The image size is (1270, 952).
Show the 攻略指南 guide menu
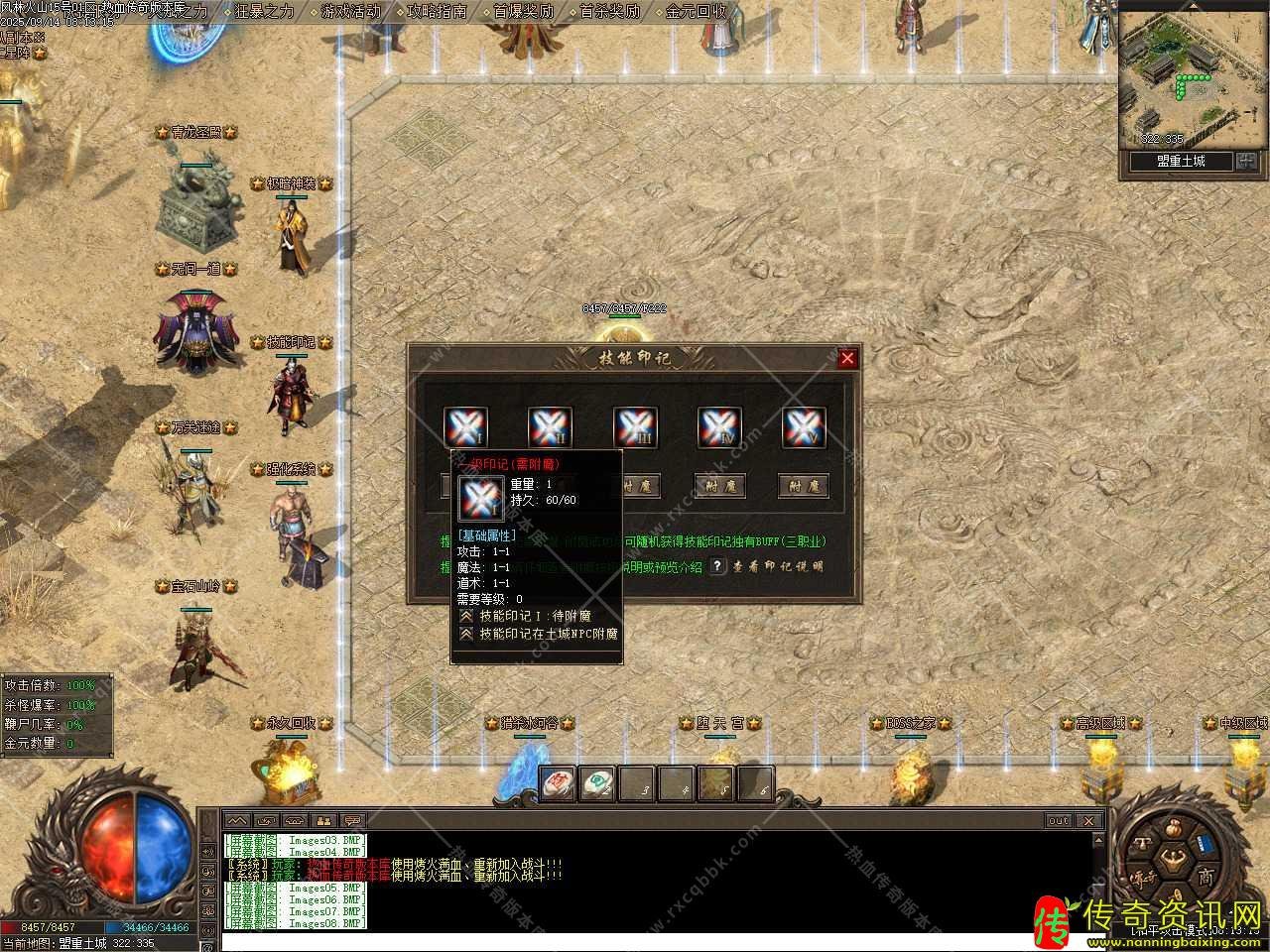[438, 12]
